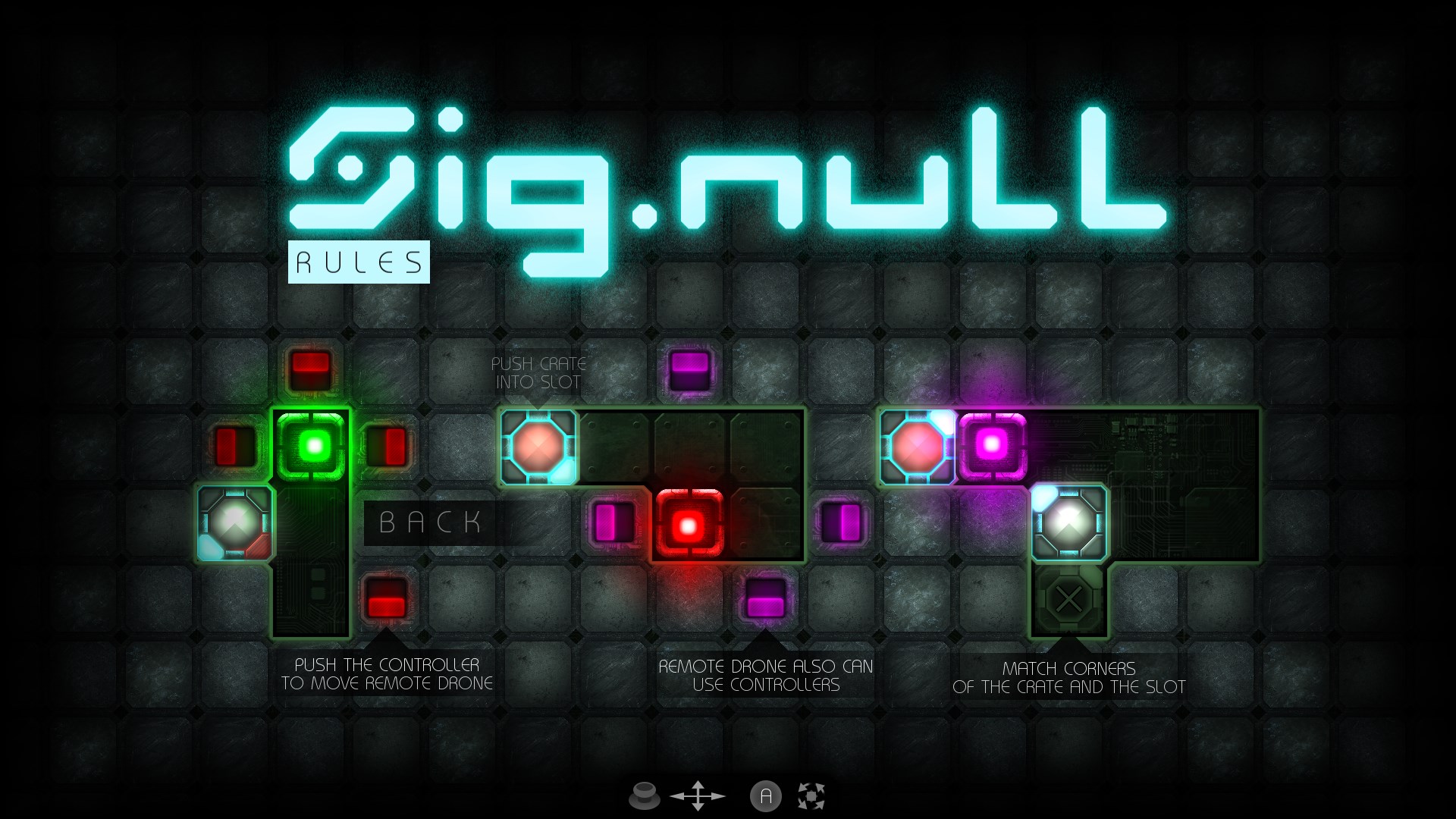Click the teal drone beside PUSH CRATE INTO SLOT
This screenshot has width=1456, height=819.
click(537, 447)
